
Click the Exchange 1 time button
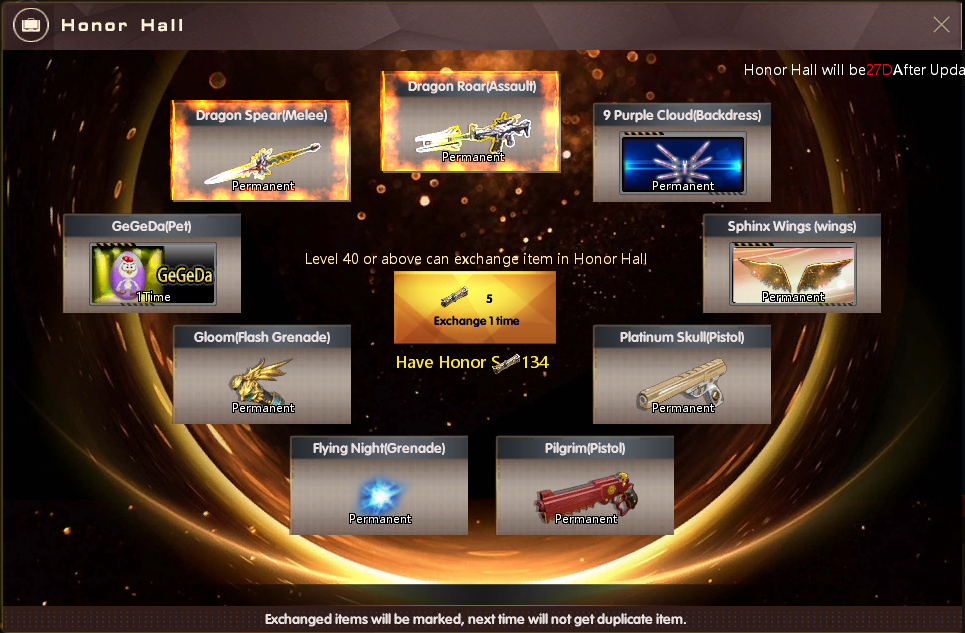(475, 307)
